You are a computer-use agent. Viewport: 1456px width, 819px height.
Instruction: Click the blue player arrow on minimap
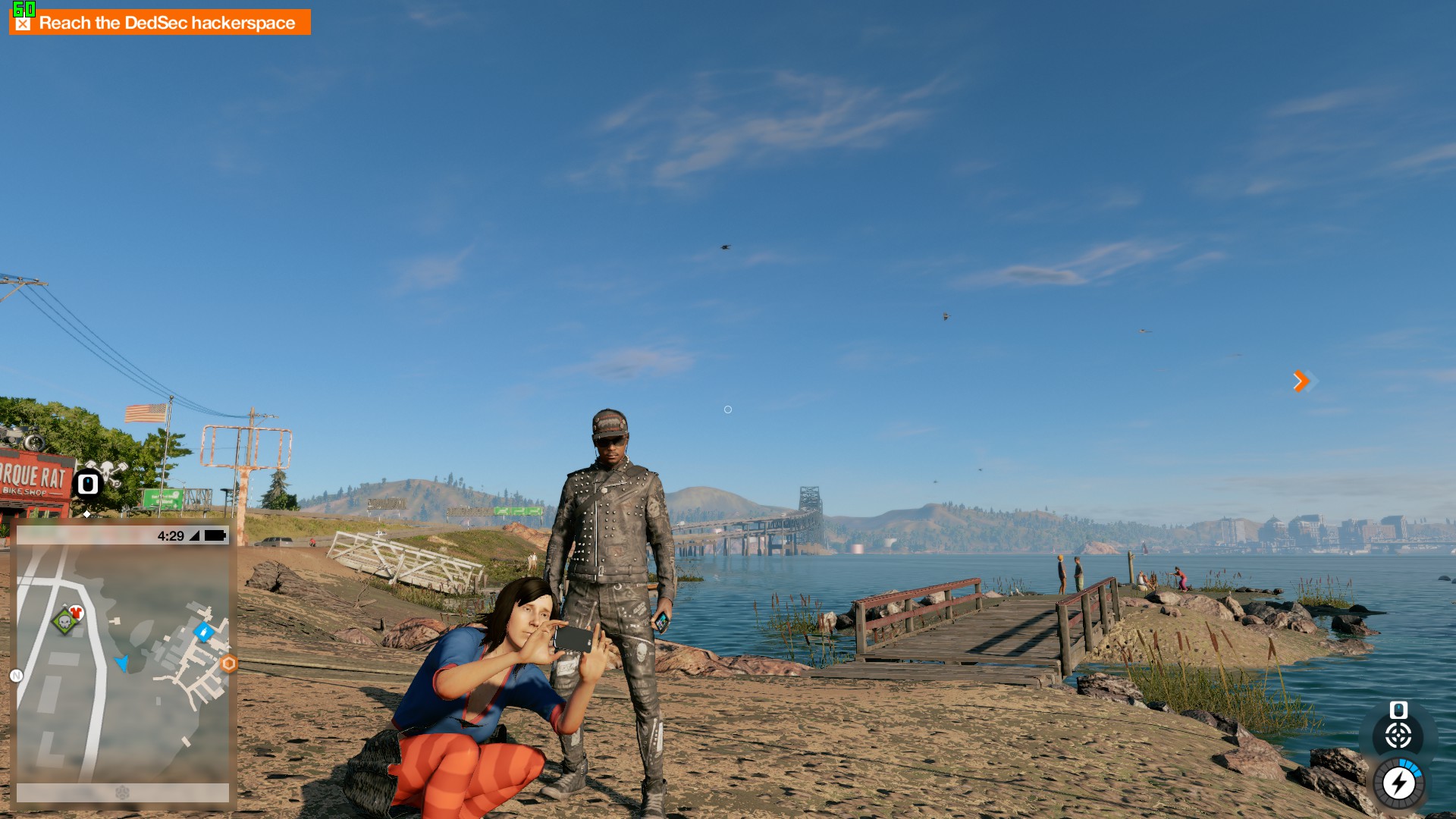pos(121,663)
